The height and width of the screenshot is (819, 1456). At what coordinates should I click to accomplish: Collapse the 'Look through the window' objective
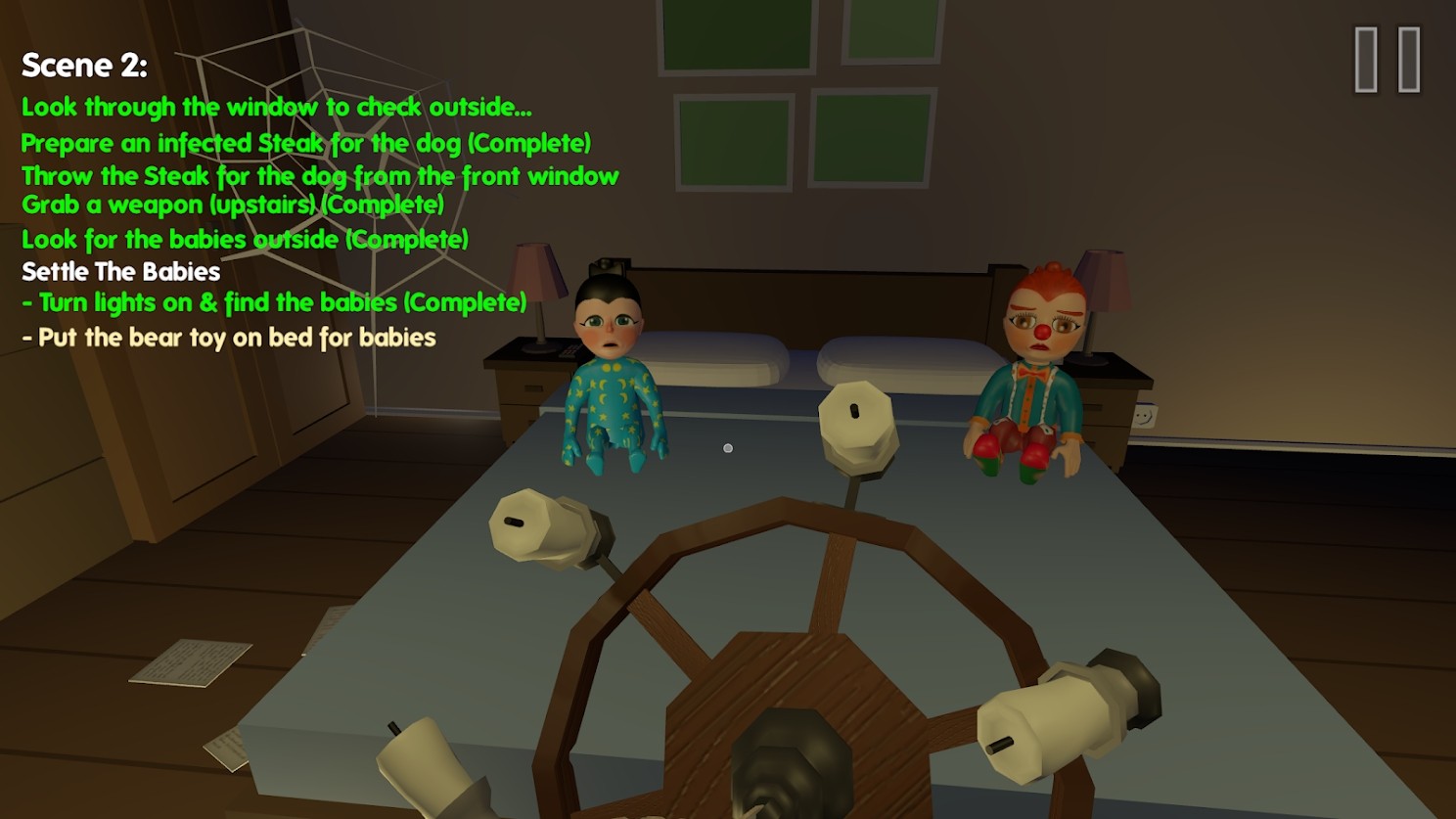[x=277, y=107]
